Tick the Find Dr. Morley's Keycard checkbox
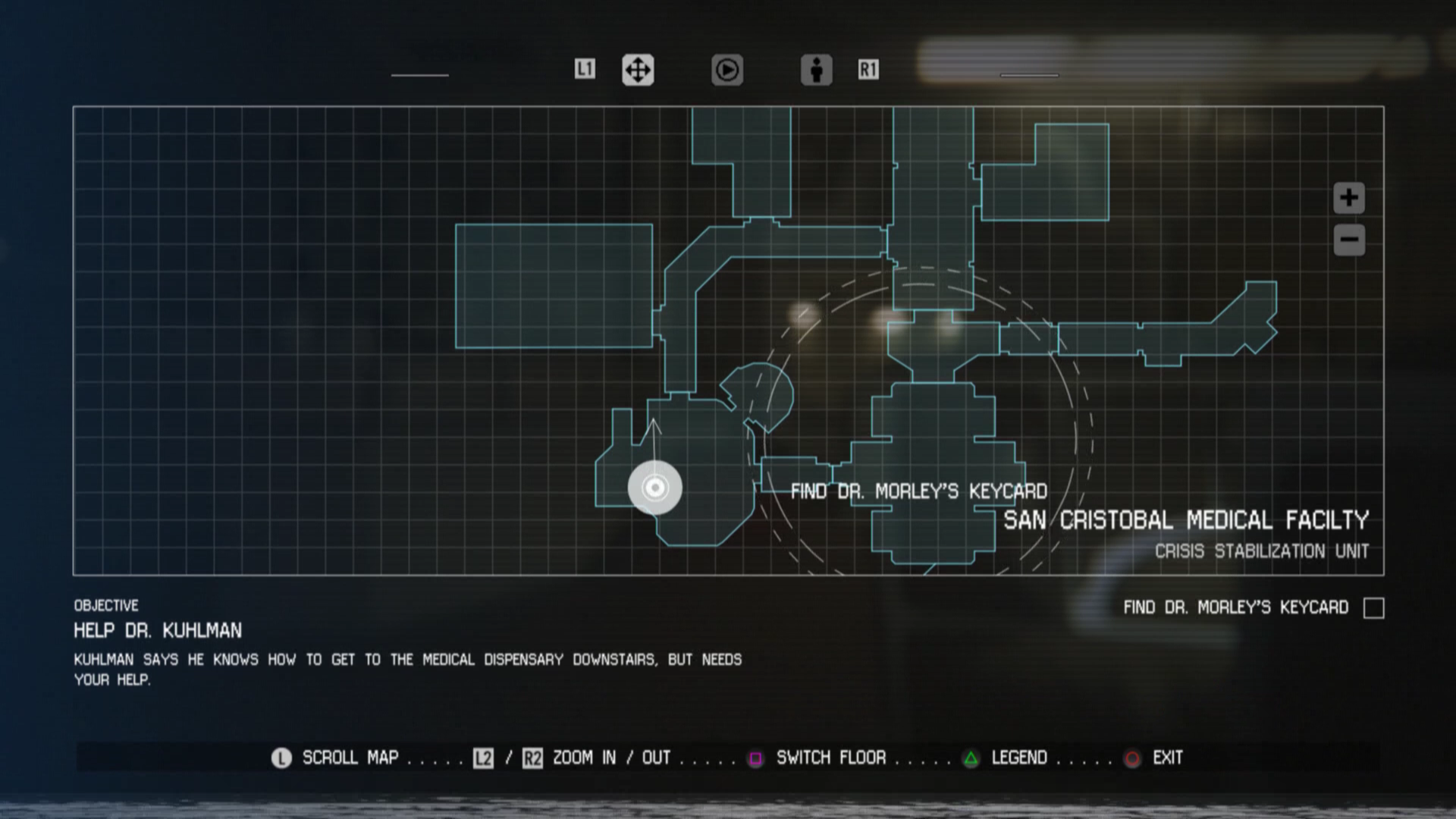The height and width of the screenshot is (819, 1456). (1373, 608)
